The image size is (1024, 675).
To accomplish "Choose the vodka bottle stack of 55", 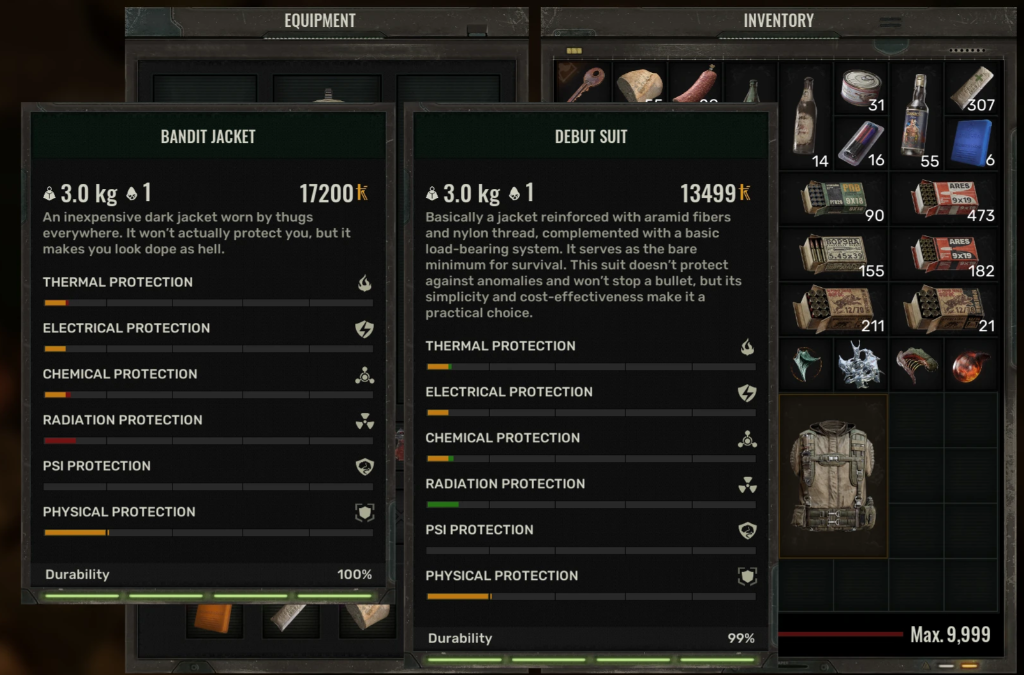I will point(915,114).
